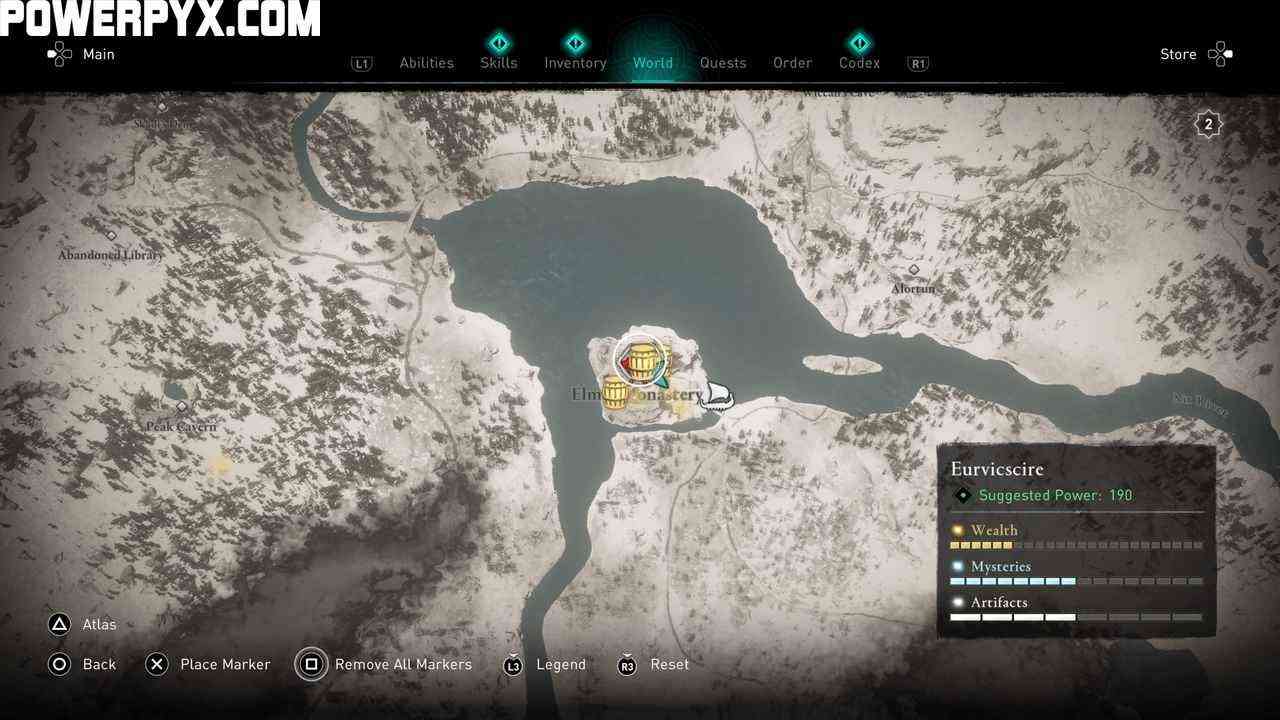Show the Codex tab
This screenshot has width=1280, height=720.
coord(859,63)
